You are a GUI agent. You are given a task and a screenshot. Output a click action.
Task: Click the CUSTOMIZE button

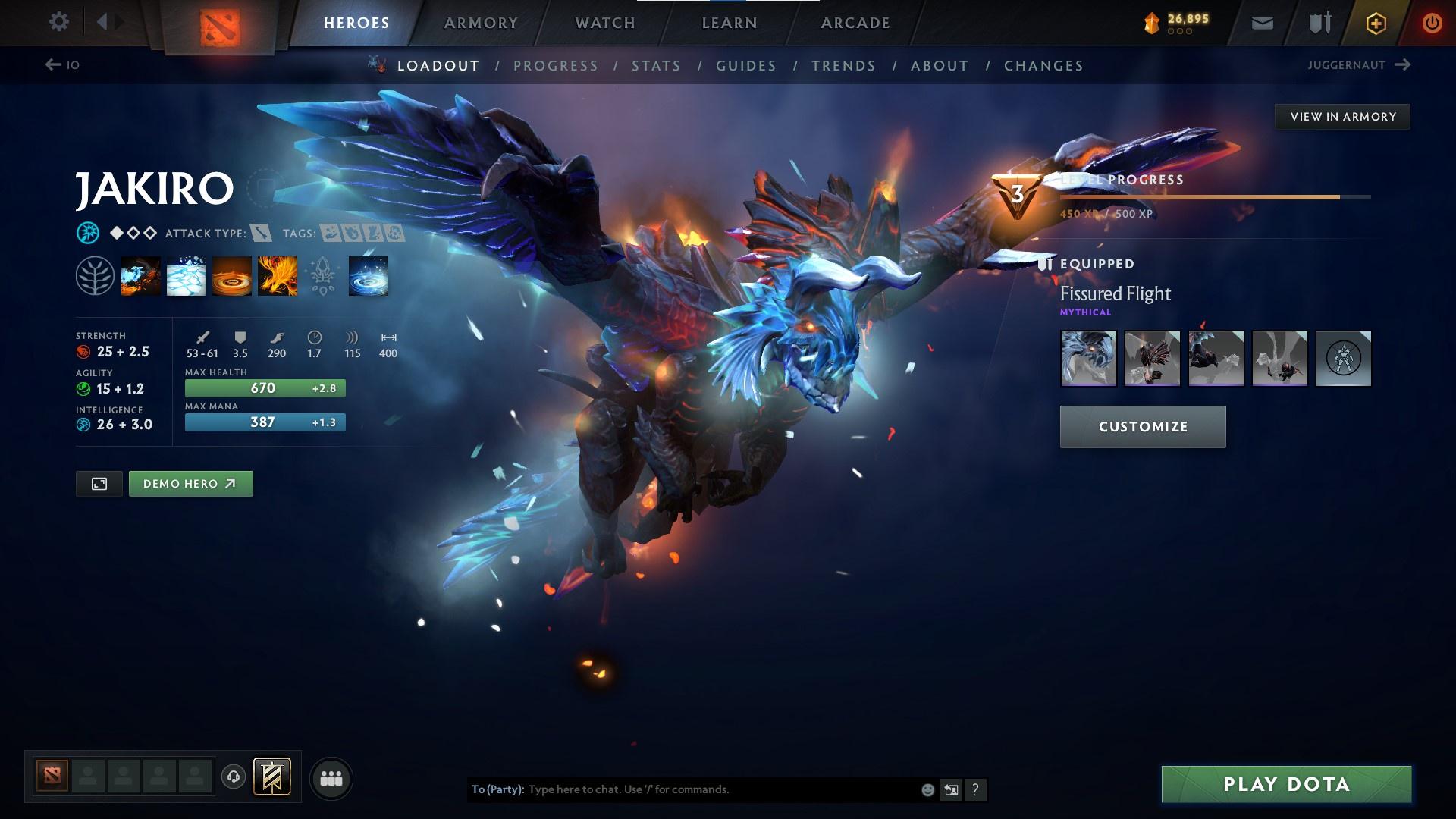click(x=1143, y=426)
